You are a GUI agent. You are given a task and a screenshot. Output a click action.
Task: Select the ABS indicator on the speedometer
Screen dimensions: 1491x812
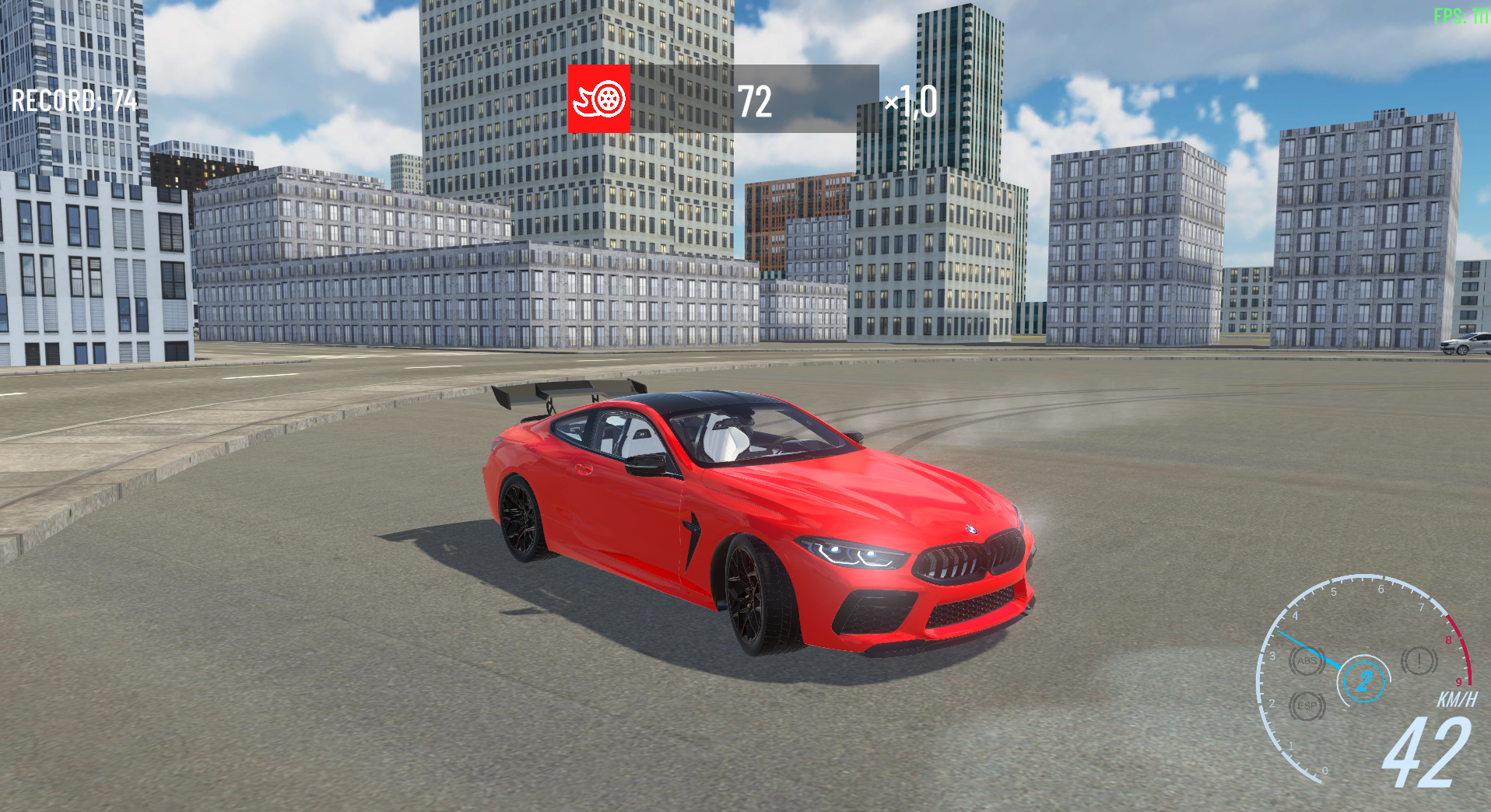(1307, 663)
